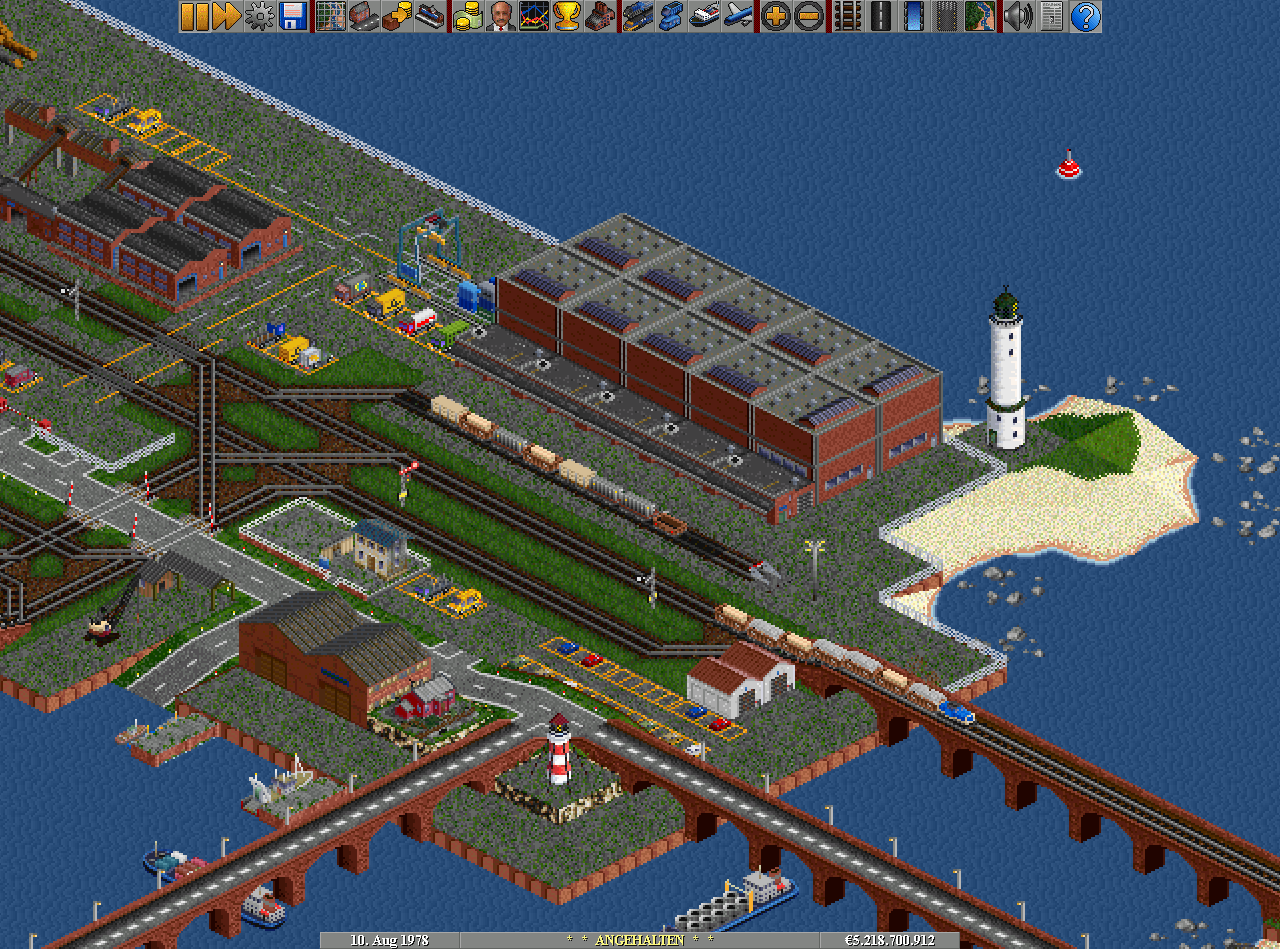Activate the fast forward button
Screen dimensions: 1280x949
click(x=227, y=16)
